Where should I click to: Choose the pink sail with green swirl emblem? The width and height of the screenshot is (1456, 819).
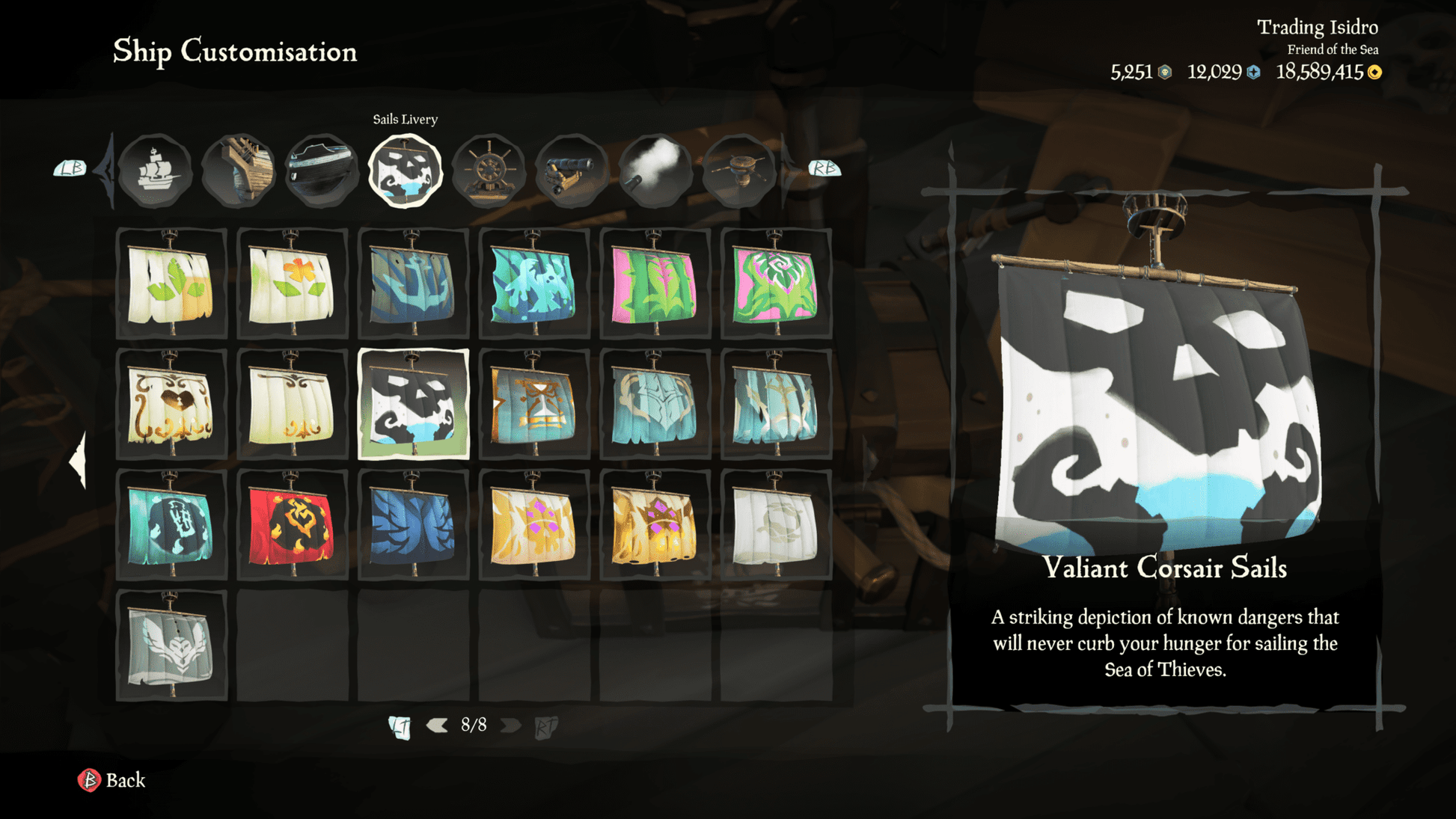point(776,284)
